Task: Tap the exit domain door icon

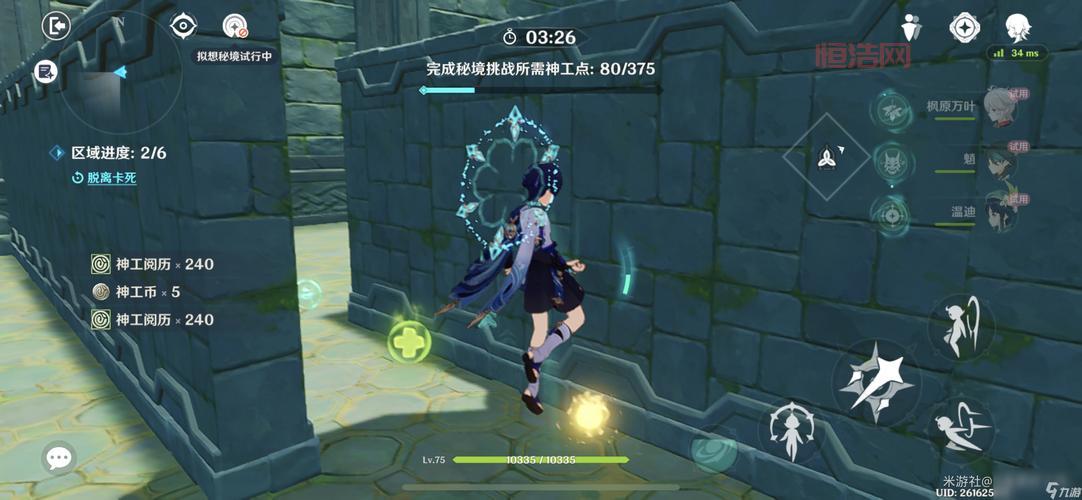Action: click(56, 26)
